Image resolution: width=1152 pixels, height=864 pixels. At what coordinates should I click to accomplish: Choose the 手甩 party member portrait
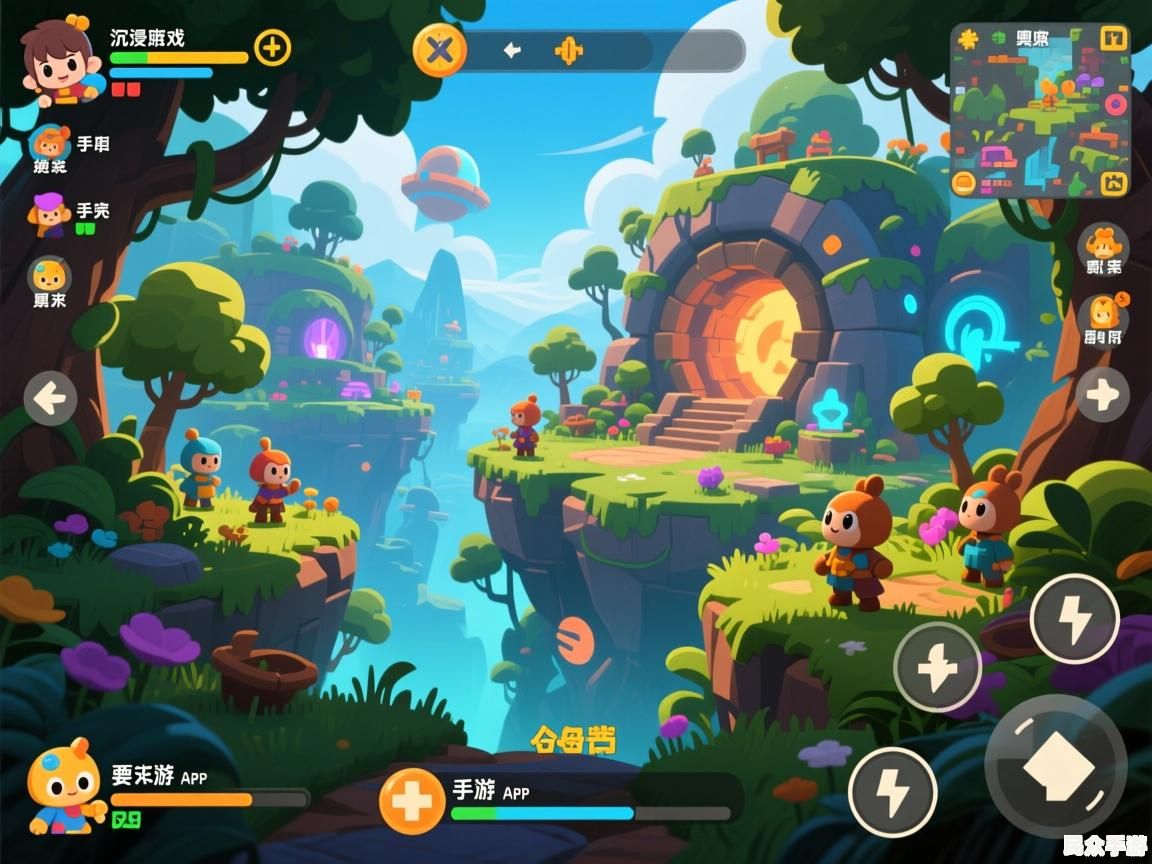pos(49,144)
